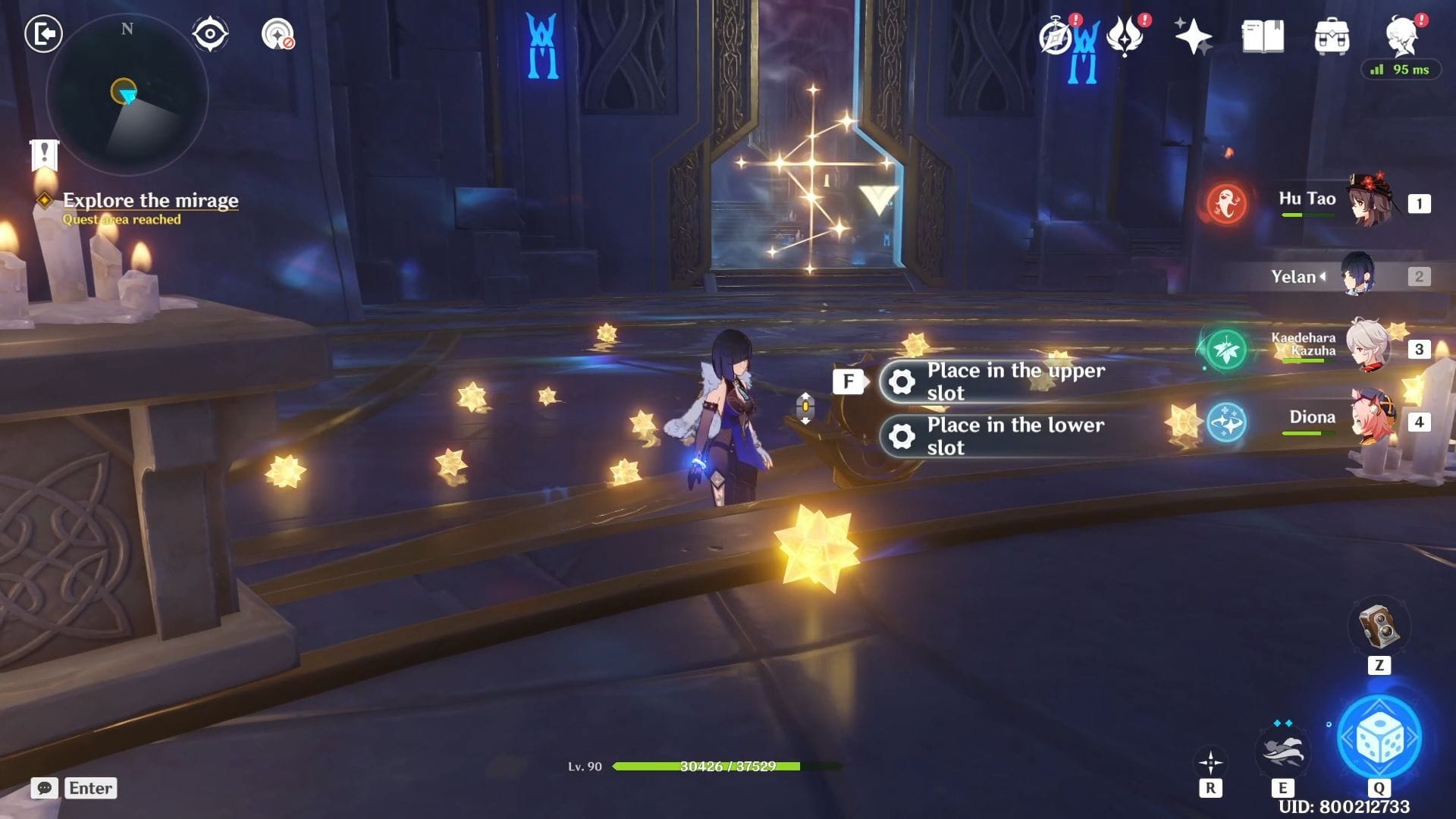This screenshot has height=819, width=1456.
Task: Open the chat speech bubble
Action: [45, 788]
